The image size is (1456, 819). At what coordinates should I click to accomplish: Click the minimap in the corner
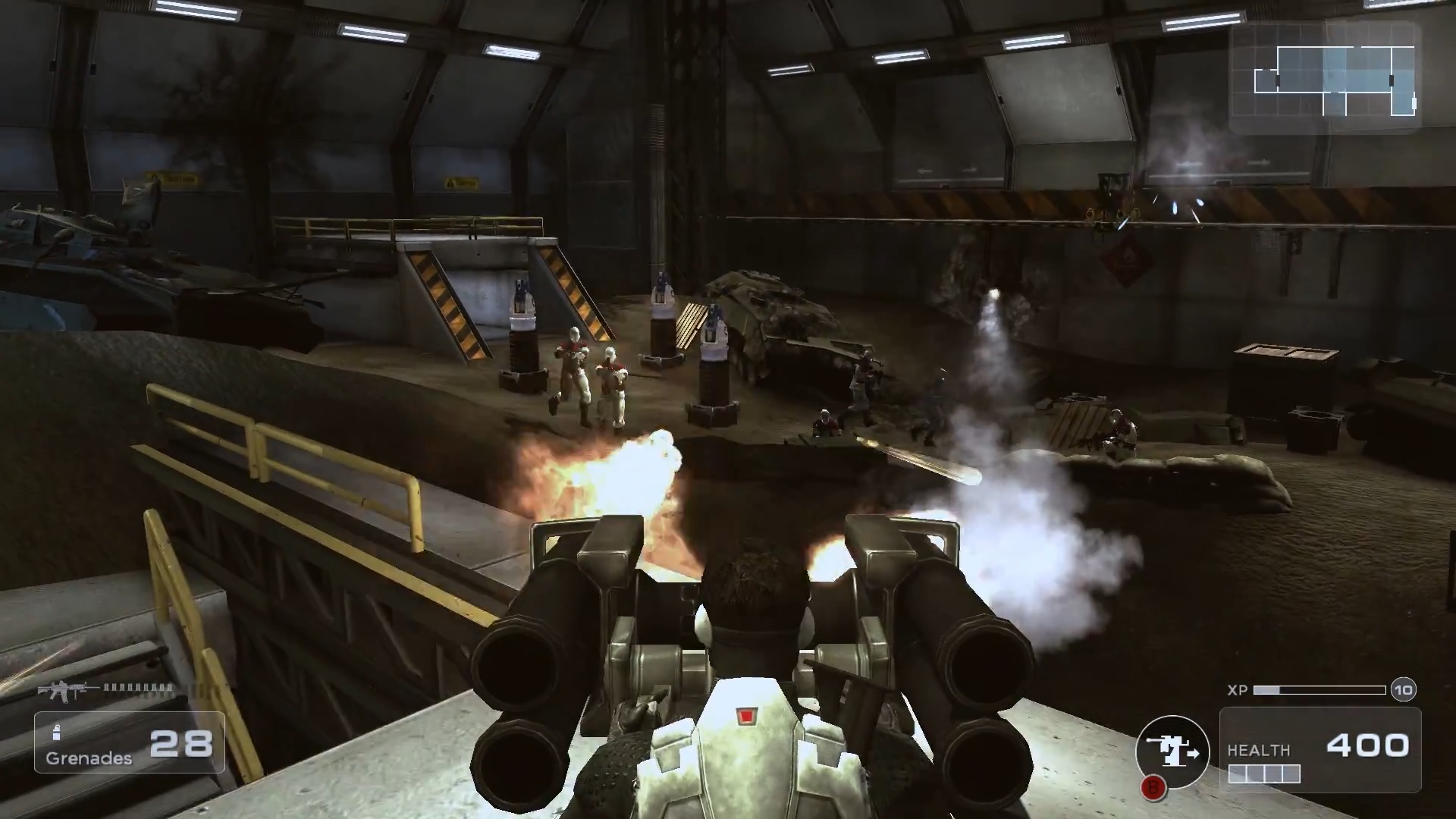pos(1324,78)
